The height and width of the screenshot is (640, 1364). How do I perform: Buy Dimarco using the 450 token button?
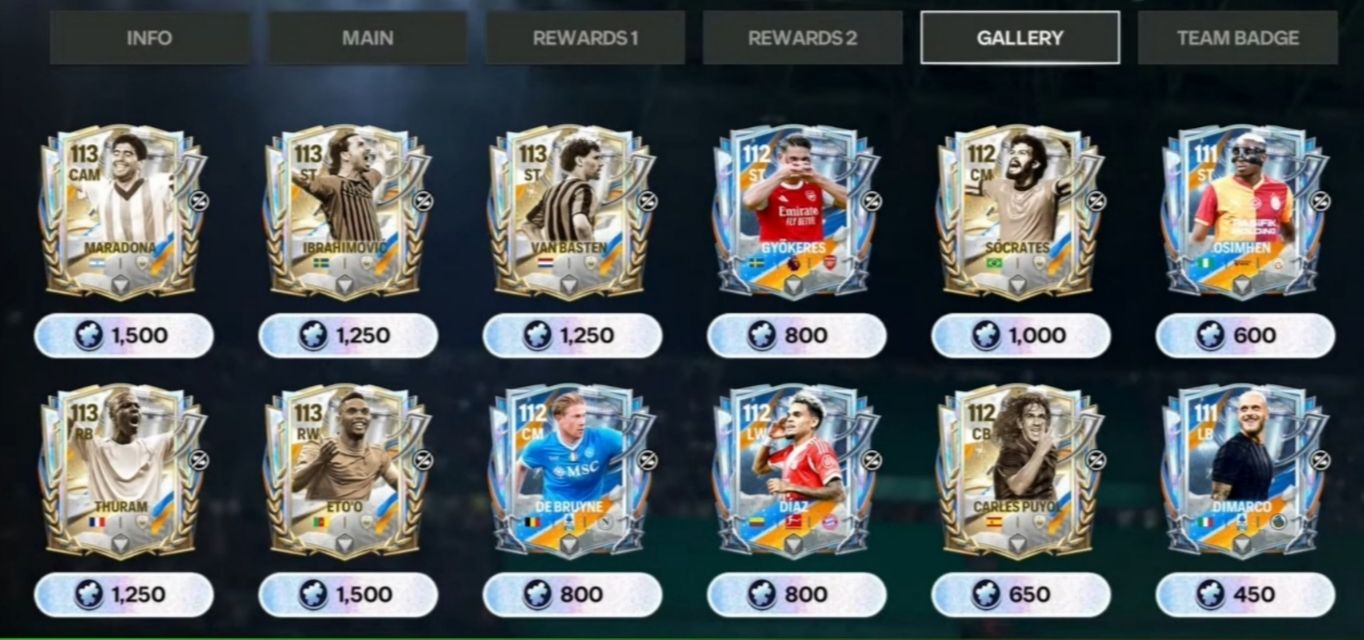tap(1245, 595)
